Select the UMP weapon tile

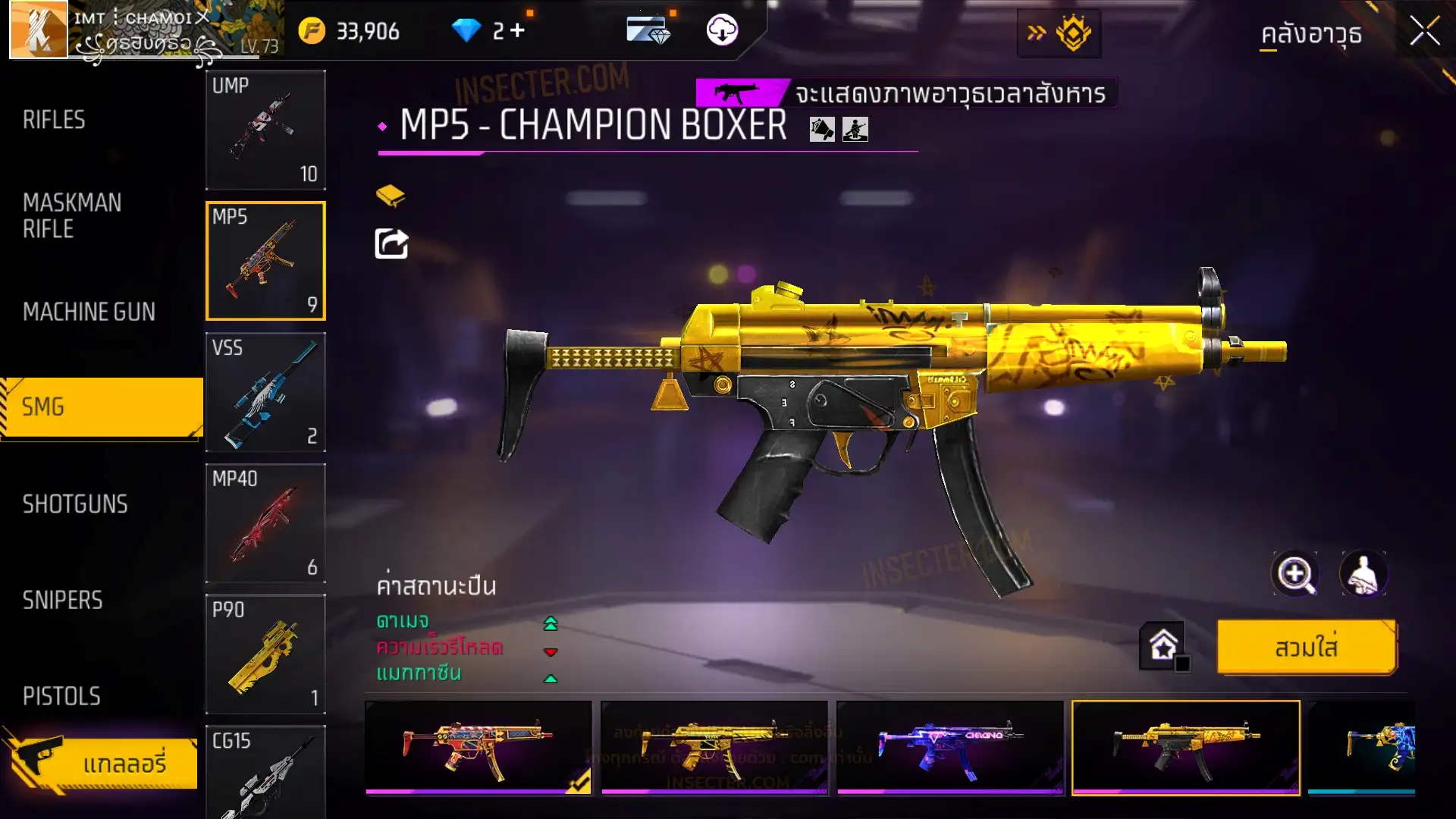265,130
